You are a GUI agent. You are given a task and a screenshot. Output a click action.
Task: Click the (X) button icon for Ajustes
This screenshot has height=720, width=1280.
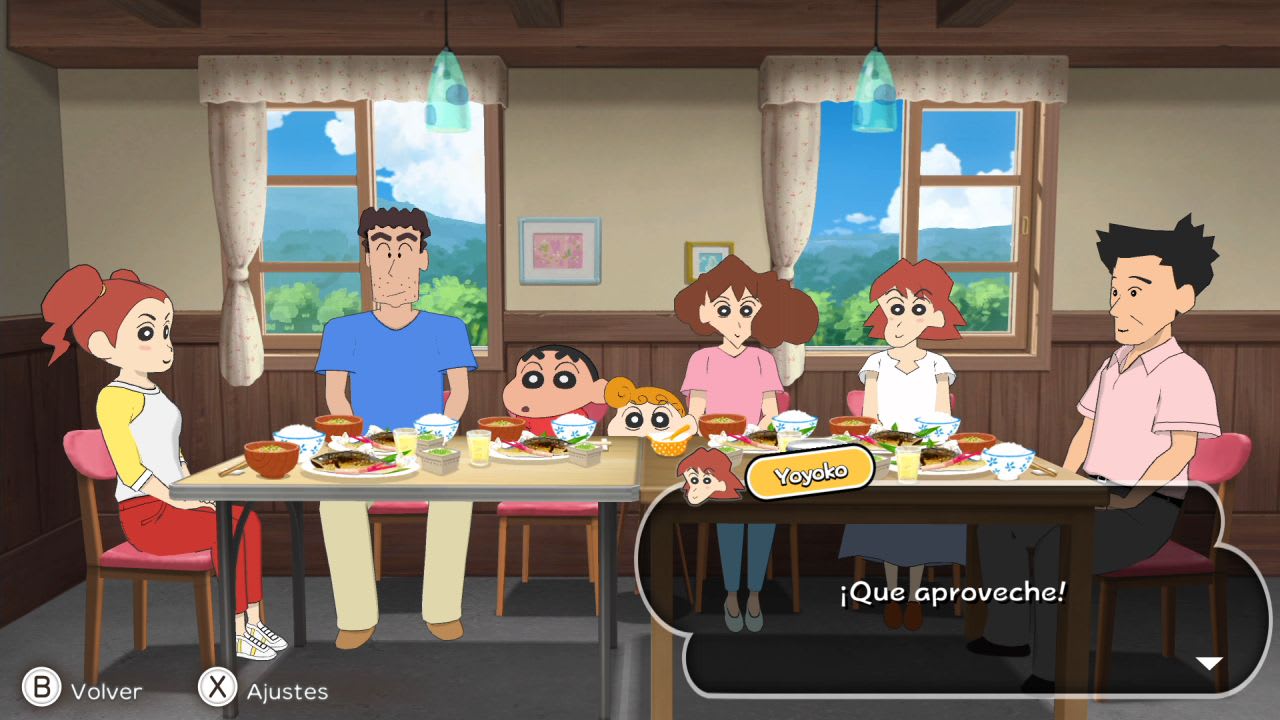click(x=218, y=690)
